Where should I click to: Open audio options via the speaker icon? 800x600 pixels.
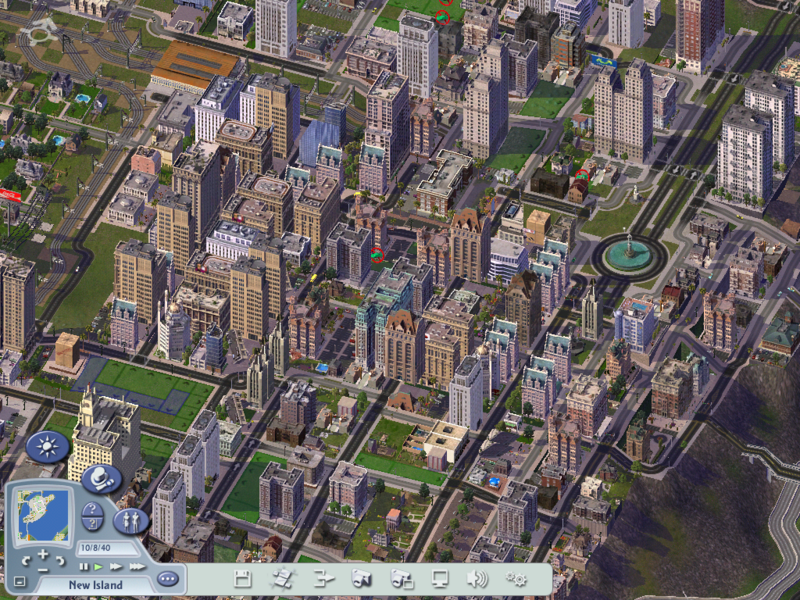tap(477, 578)
